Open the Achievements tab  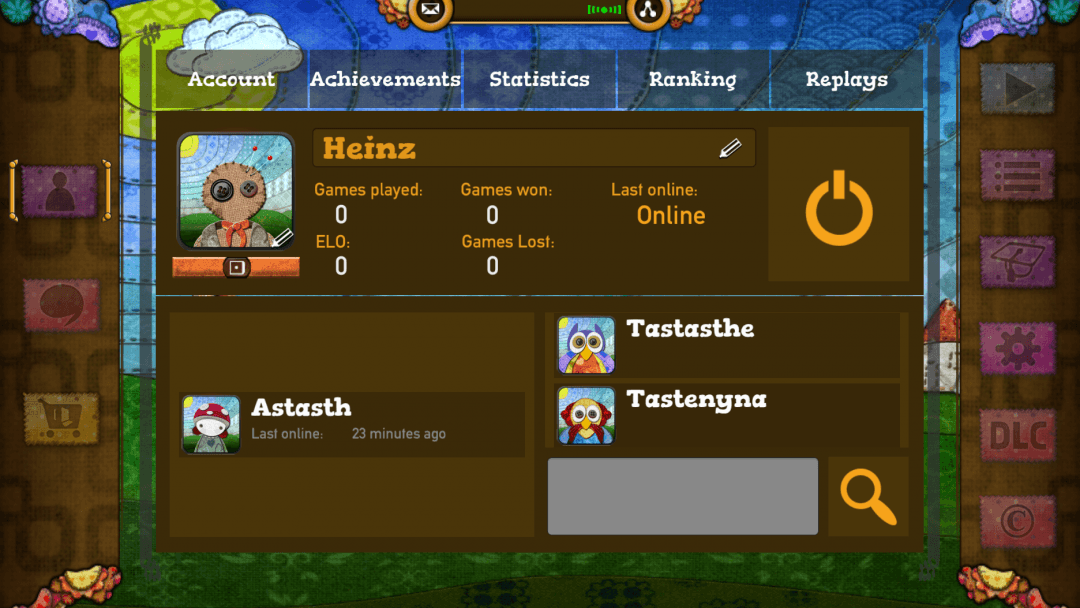coord(385,80)
